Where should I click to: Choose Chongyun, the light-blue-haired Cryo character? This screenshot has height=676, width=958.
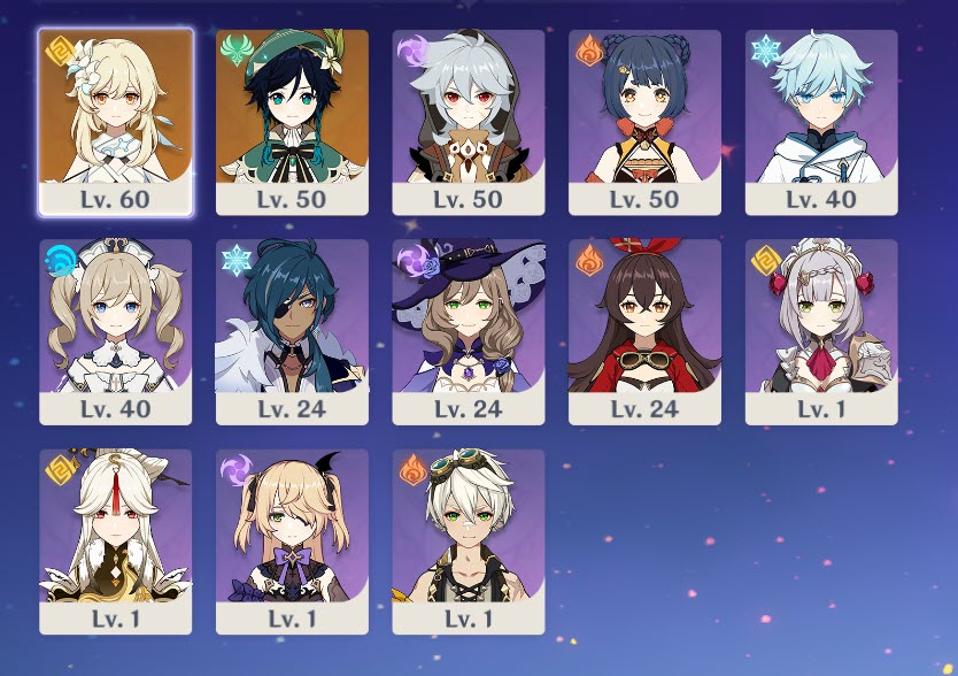click(821, 121)
